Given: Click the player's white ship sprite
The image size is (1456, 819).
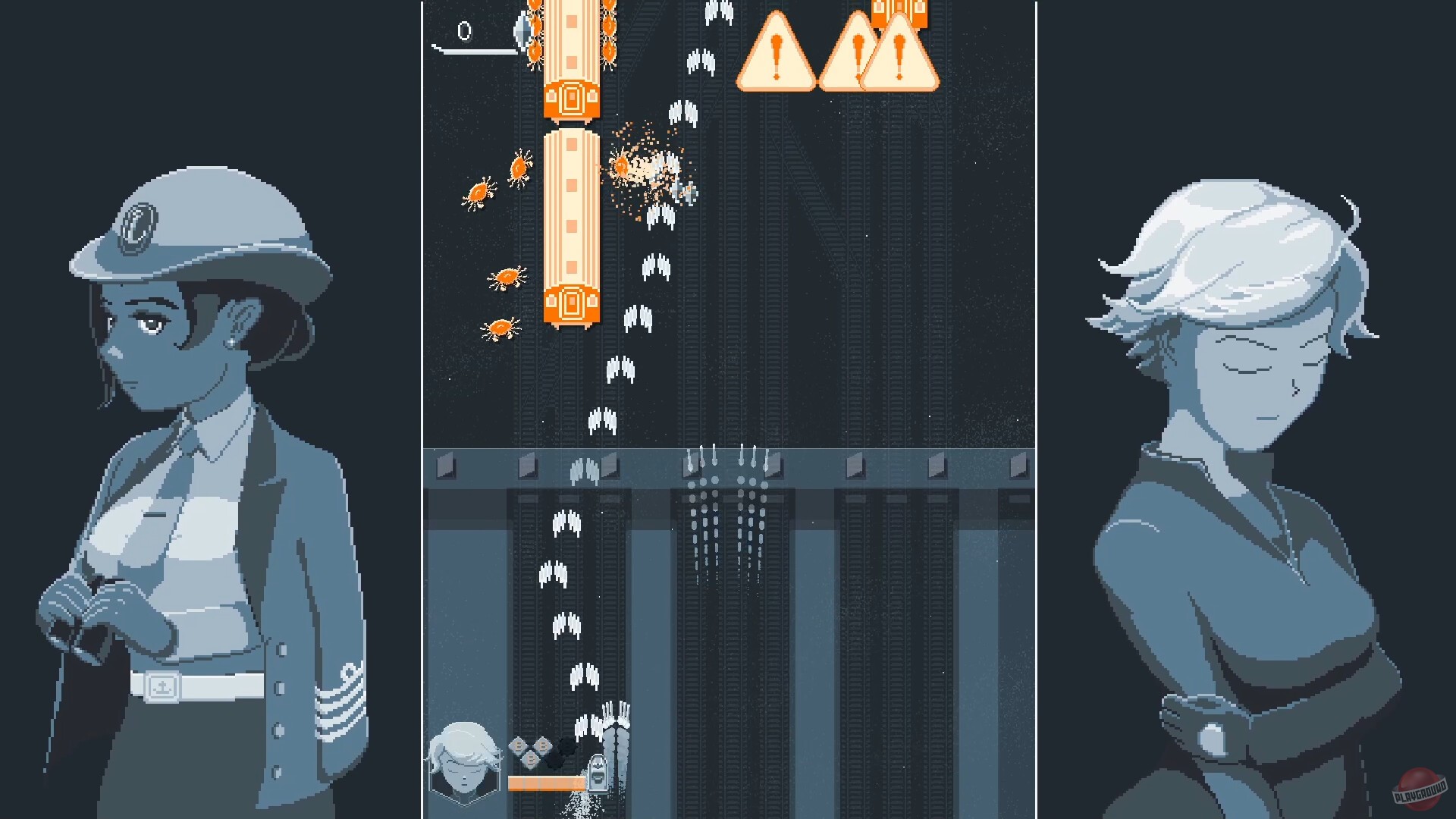Looking at the screenshot, I should (x=598, y=774).
